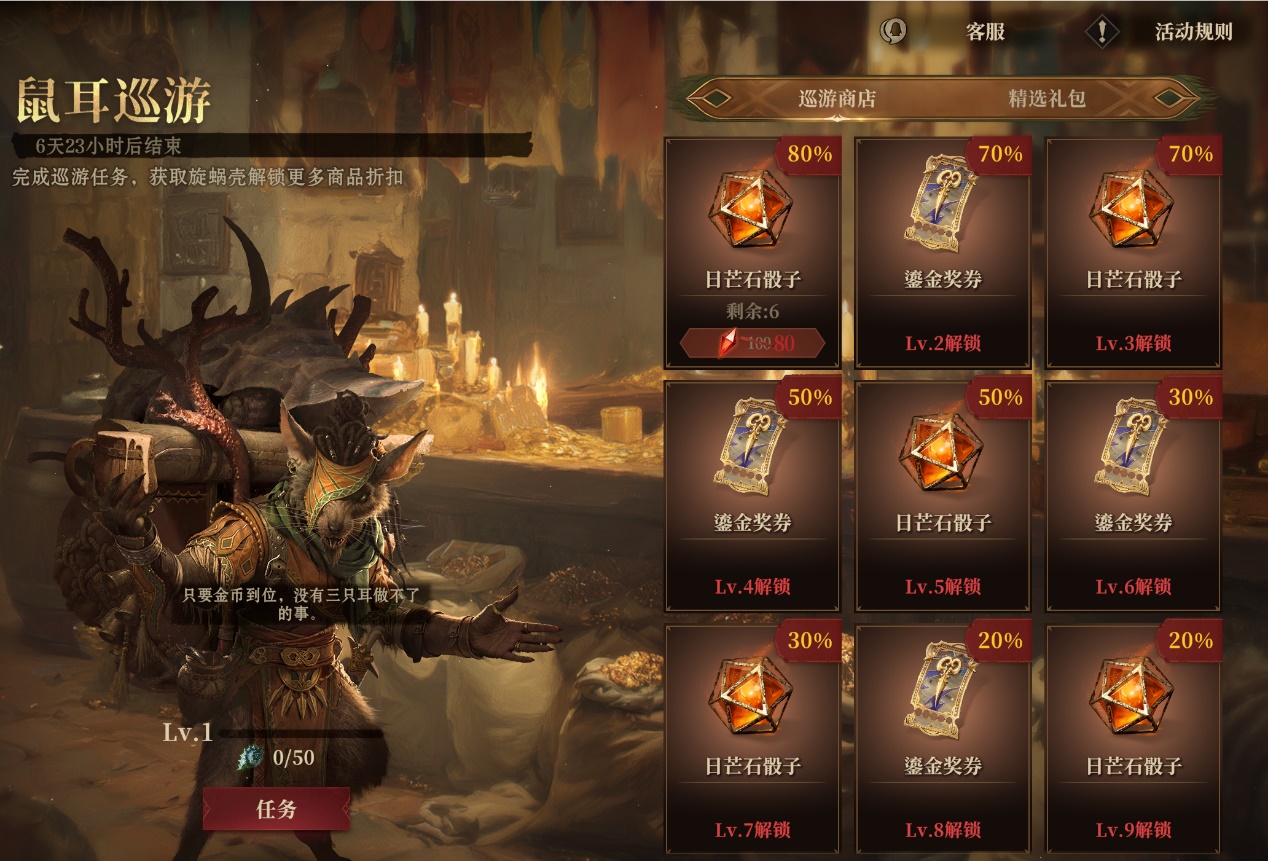Choose the Lv.4 unlock 鎏金奖券 card

click(752, 495)
